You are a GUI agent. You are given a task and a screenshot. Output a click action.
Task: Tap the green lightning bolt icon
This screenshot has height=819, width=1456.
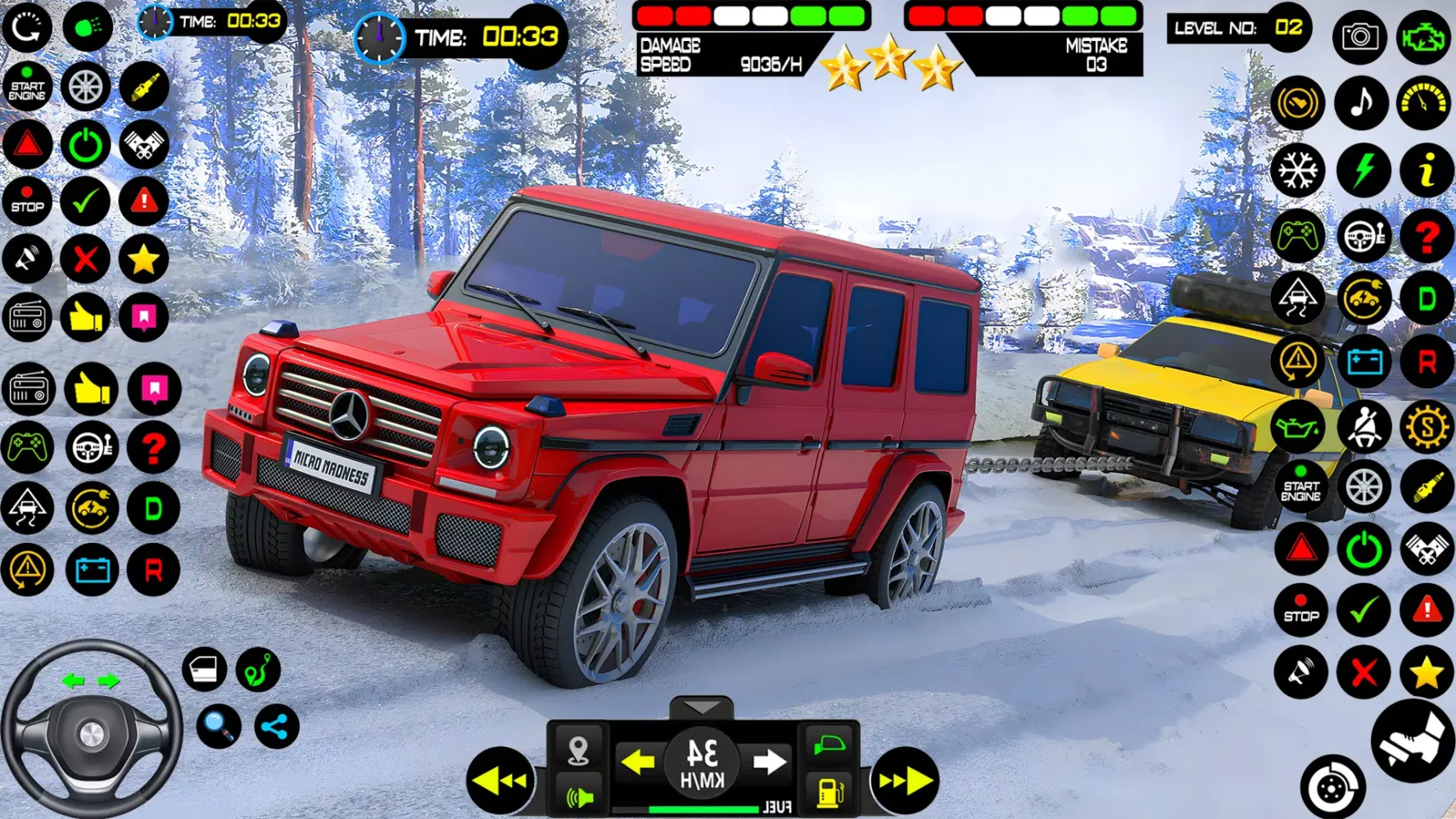[1363, 171]
